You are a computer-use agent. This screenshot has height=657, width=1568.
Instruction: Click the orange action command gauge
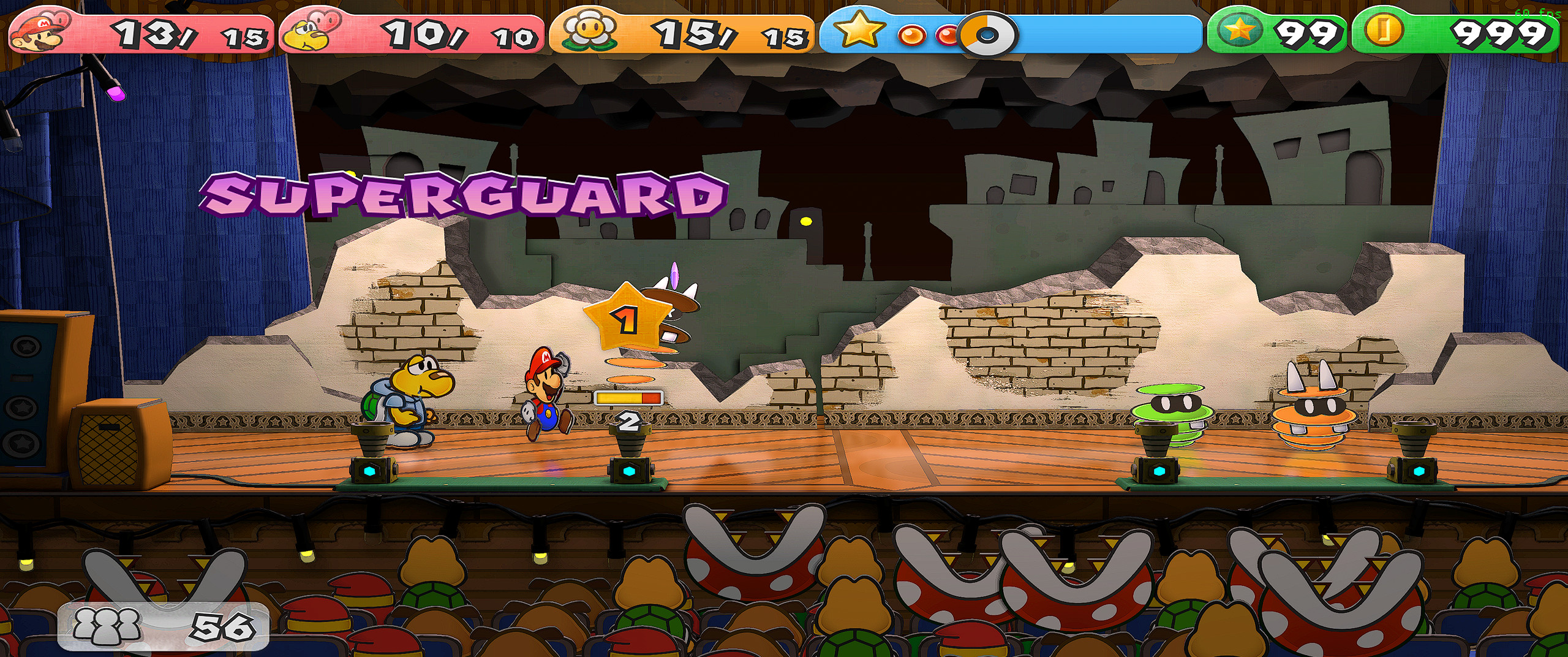(628, 397)
